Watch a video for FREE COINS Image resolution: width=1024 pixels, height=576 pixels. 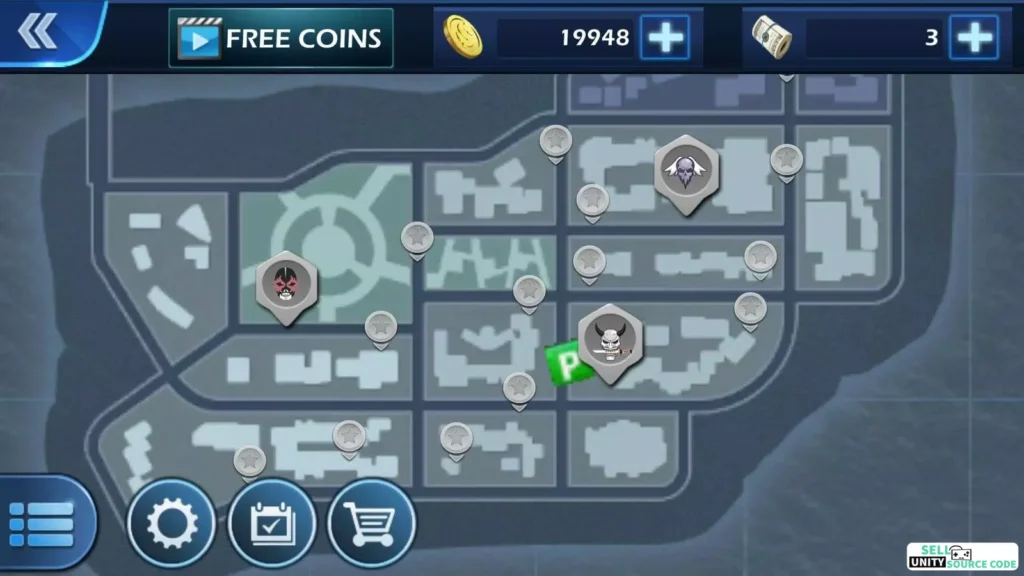(280, 38)
